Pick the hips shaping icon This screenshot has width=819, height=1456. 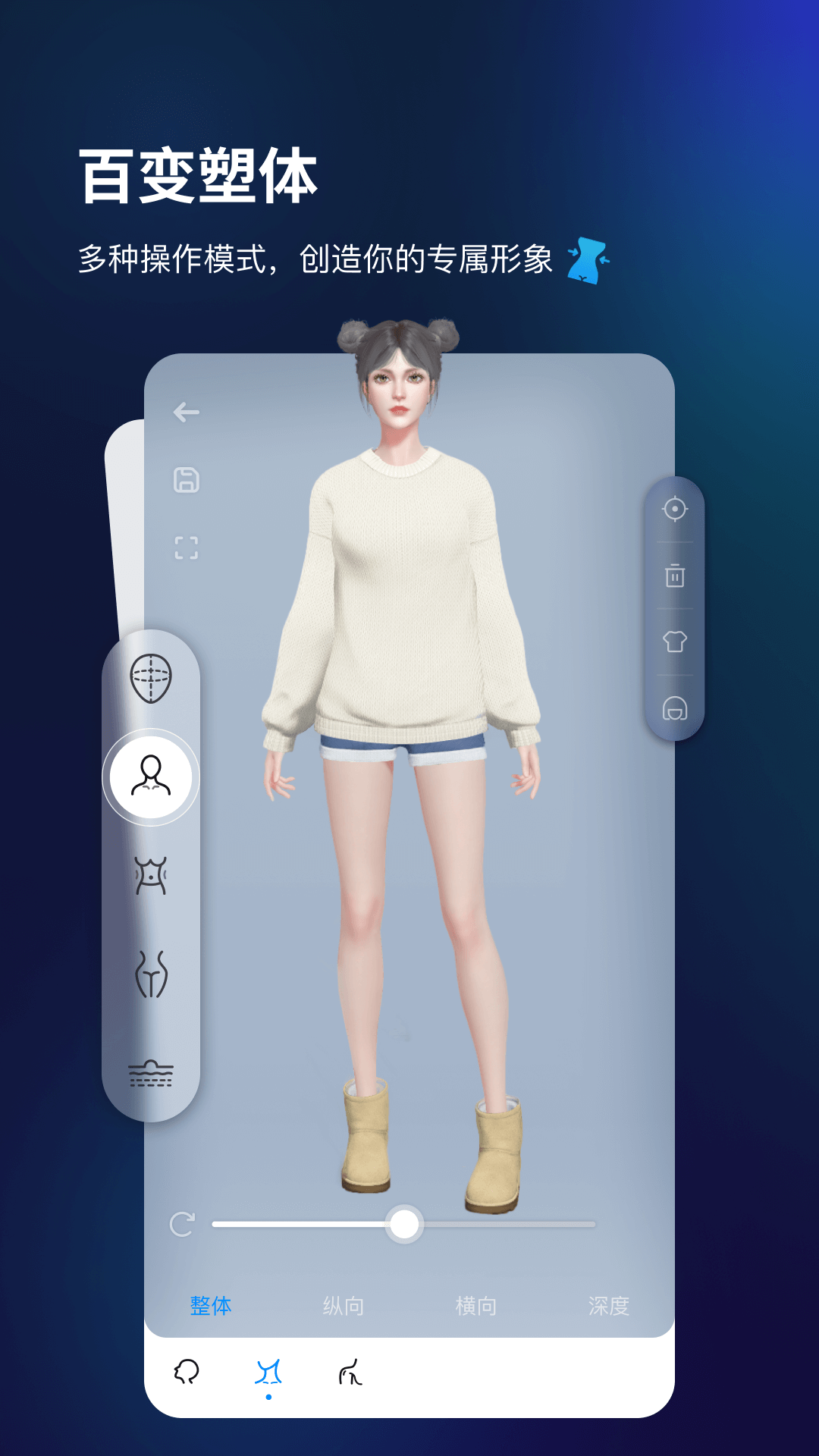[x=151, y=974]
